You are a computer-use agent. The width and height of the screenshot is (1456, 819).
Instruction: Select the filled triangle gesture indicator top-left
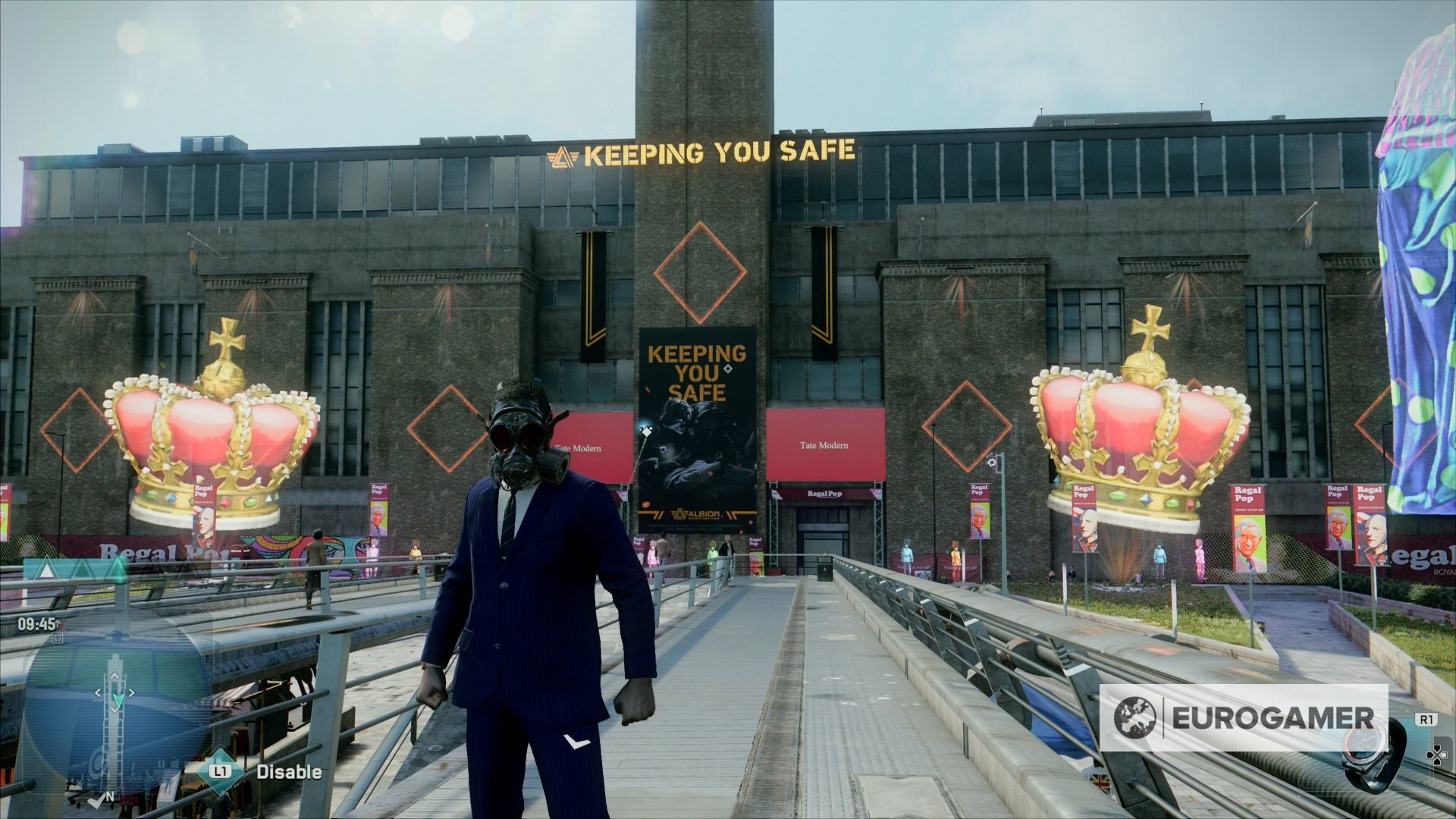[x=46, y=569]
